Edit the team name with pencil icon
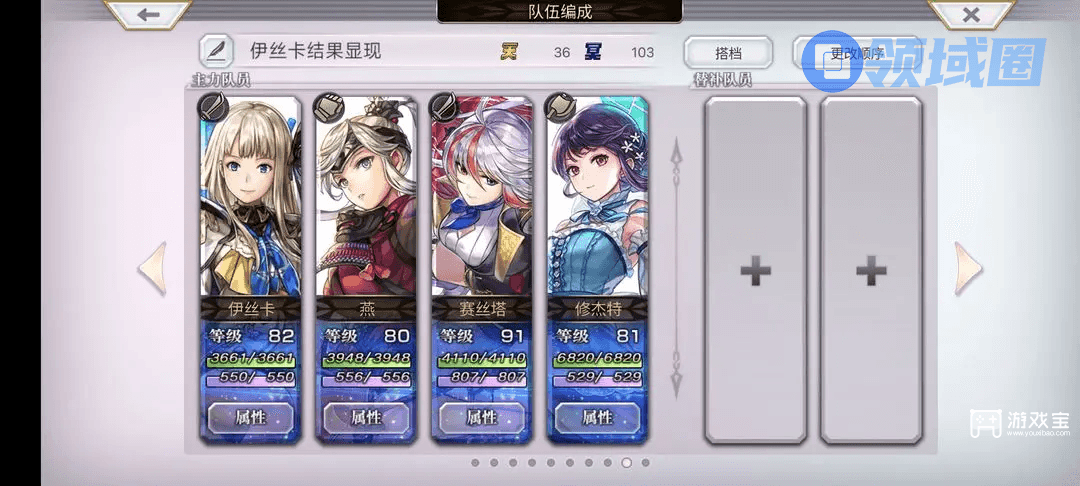1080x486 pixels. [x=213, y=50]
